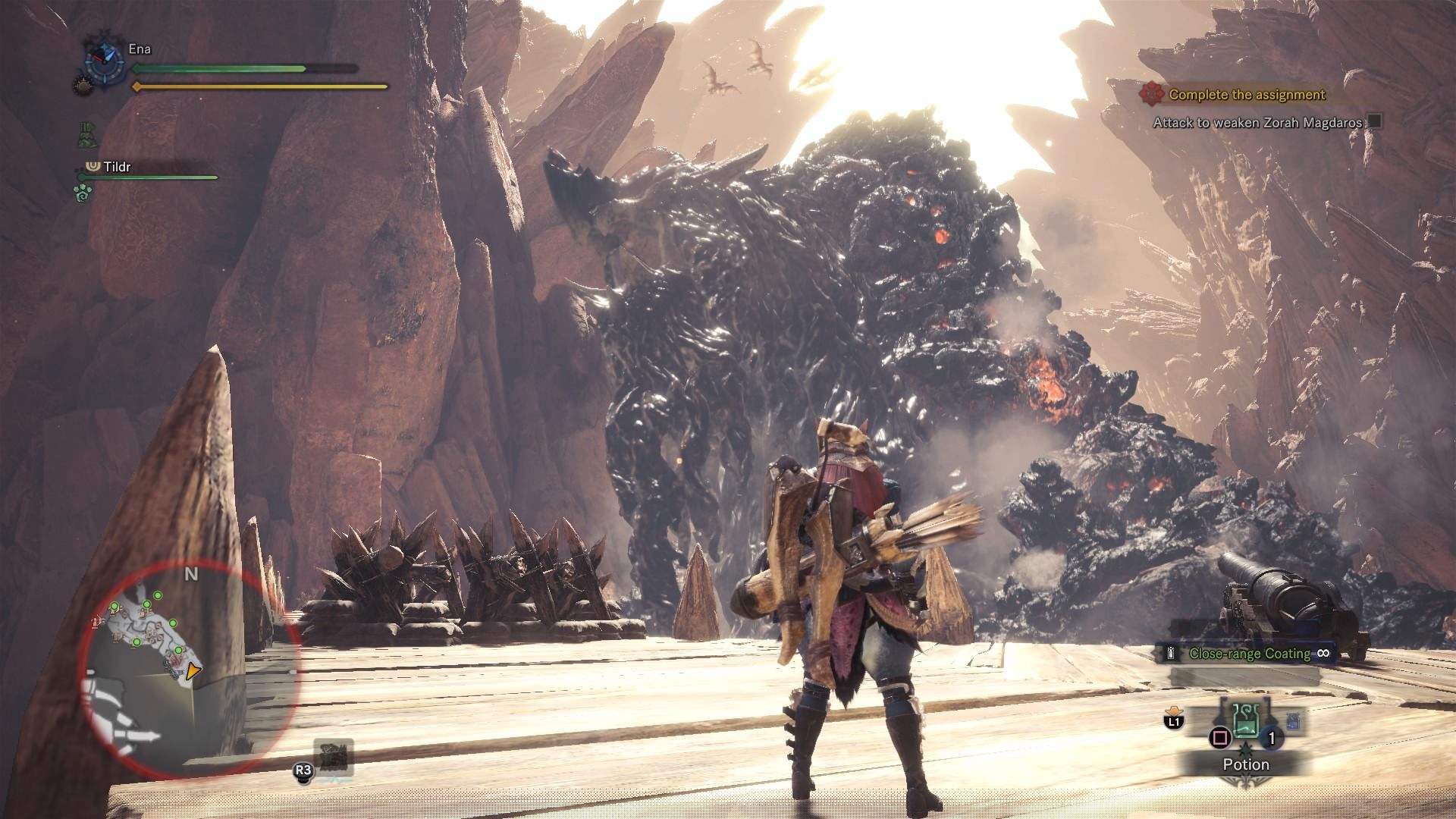This screenshot has height=819, width=1456.
Task: Toggle the L1 item bar prompt
Action: (x=1175, y=721)
